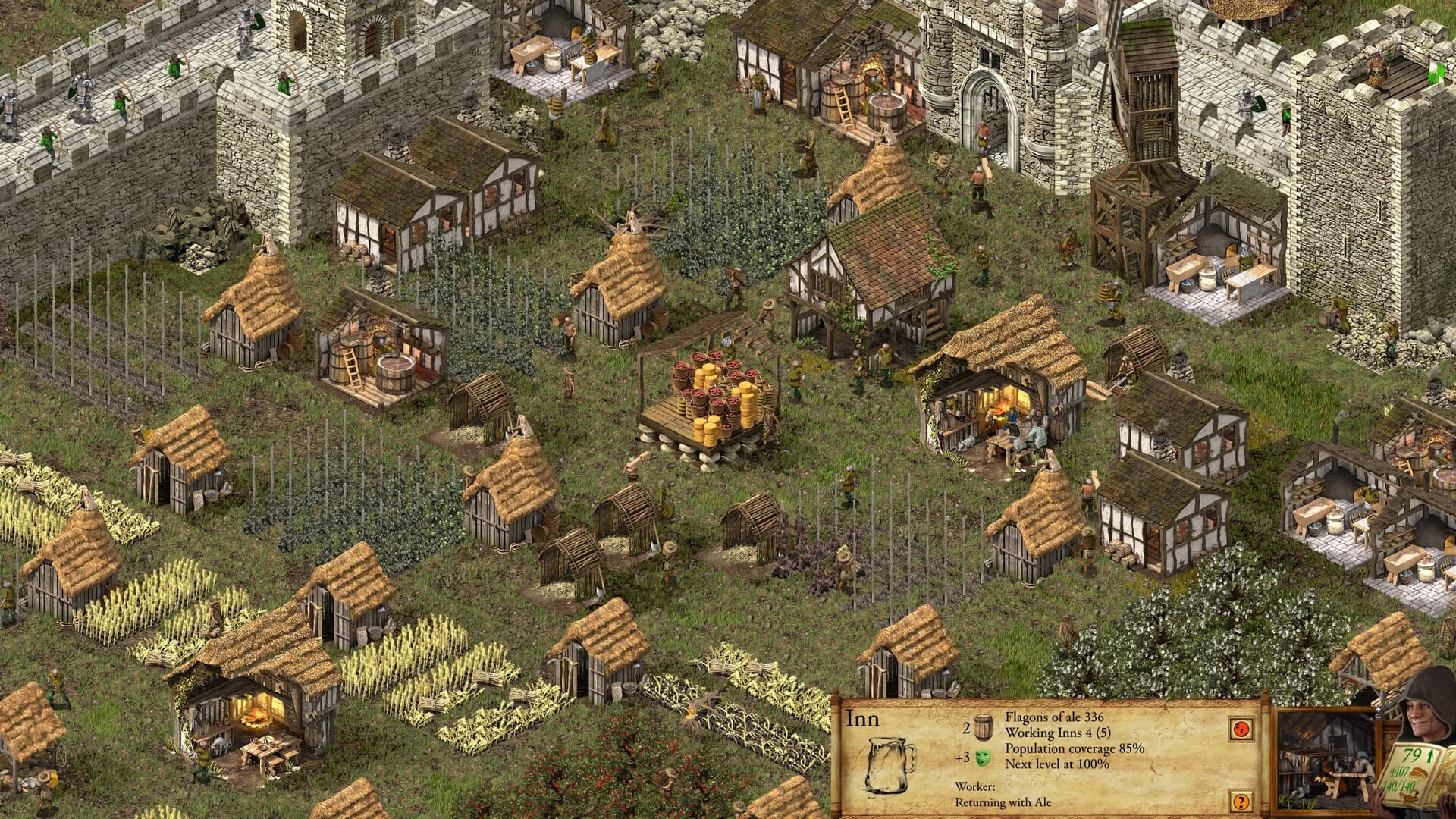Viewport: 1456px width, 819px height.
Task: Click the minus zoom-out control
Action: click(1379, 716)
